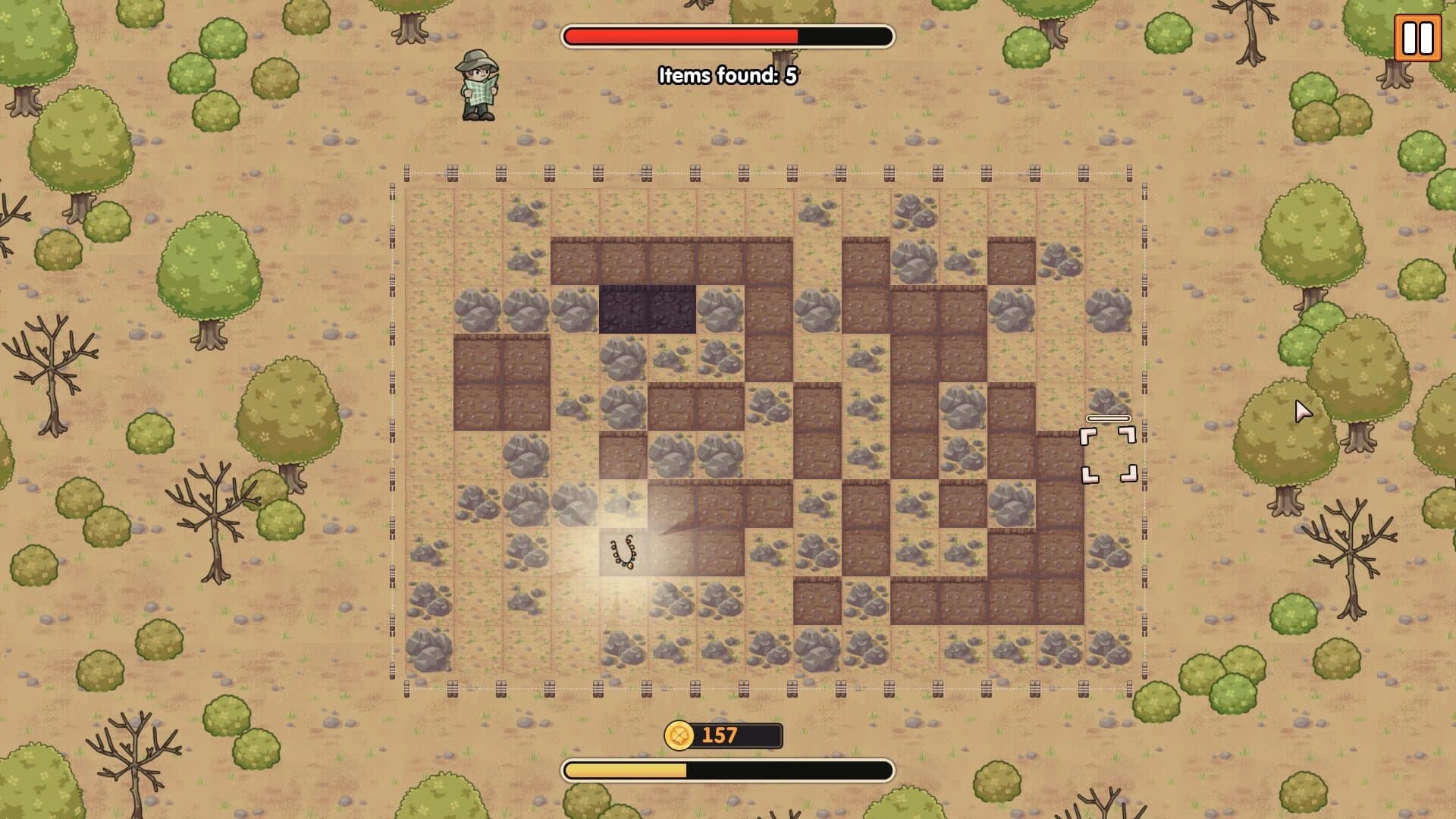The height and width of the screenshot is (819, 1456).
Task: Select the tile inside the white corner brackets
Action: click(x=1108, y=453)
